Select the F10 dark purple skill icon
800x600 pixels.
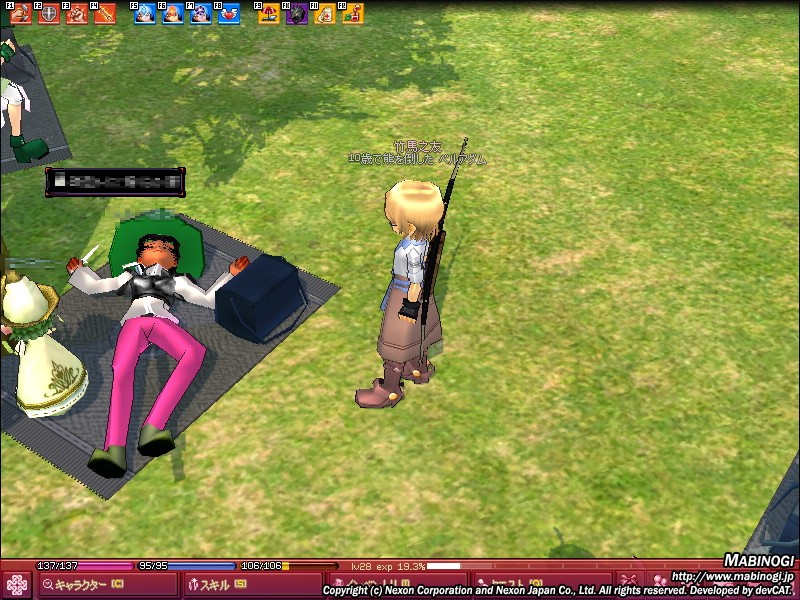pos(297,14)
